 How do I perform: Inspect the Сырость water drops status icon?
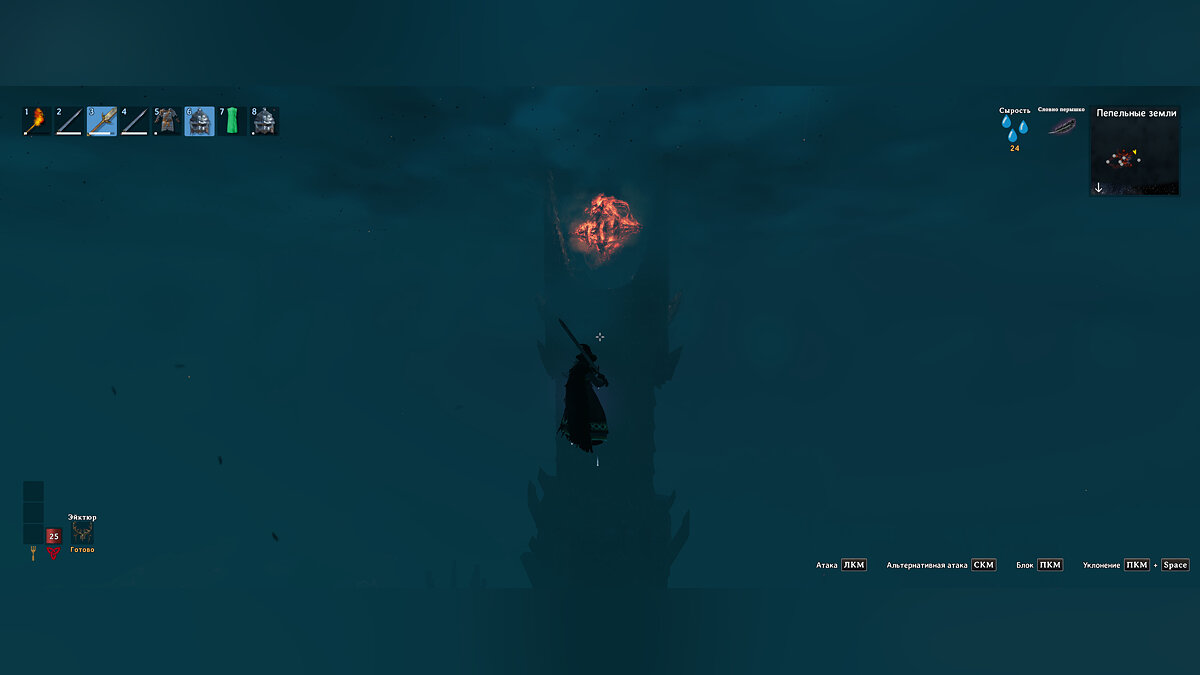(x=1014, y=129)
